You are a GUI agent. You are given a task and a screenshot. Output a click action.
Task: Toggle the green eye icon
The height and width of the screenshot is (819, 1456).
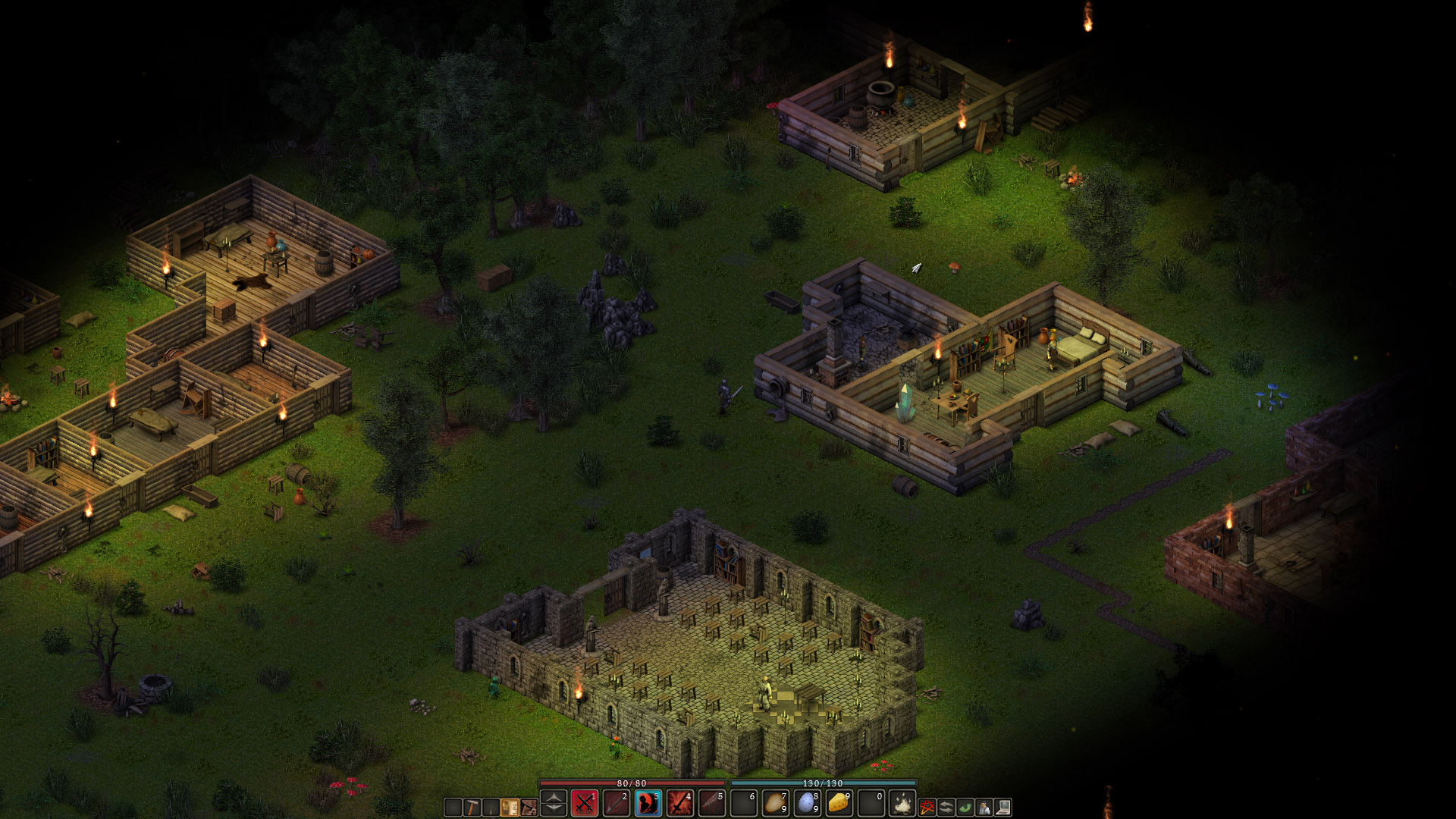965,807
